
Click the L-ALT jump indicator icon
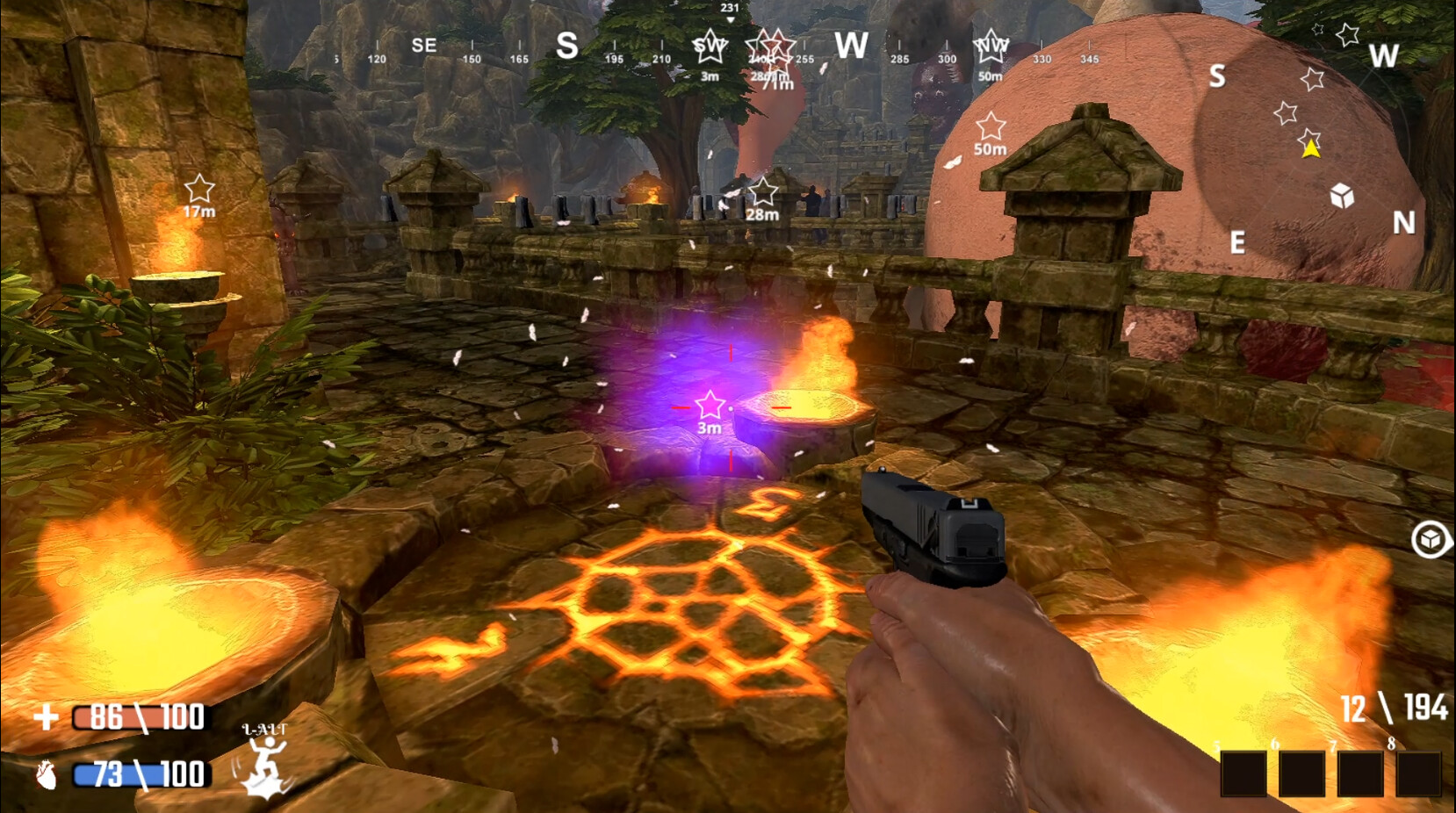coord(266,755)
